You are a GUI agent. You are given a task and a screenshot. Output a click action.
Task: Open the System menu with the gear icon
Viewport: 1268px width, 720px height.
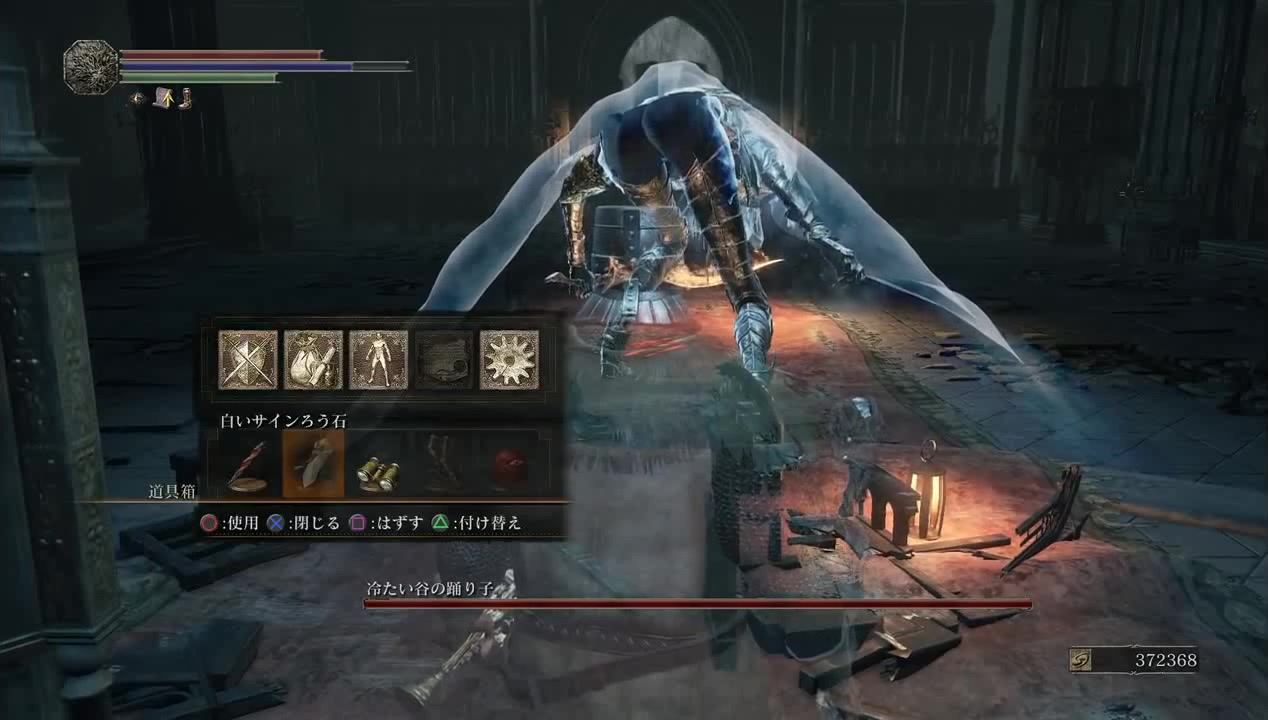tap(509, 360)
